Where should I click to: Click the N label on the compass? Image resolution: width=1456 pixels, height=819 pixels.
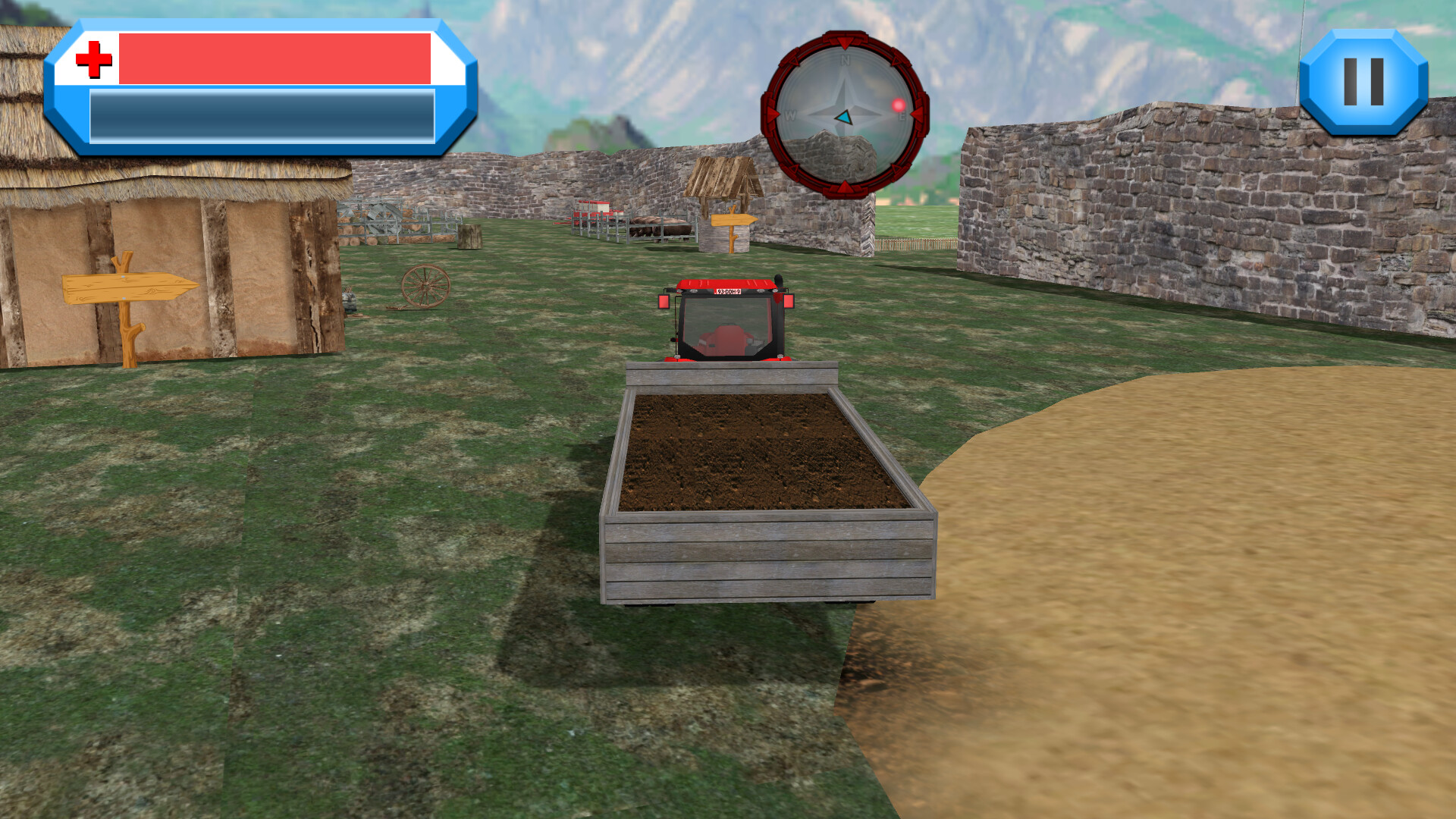(844, 59)
